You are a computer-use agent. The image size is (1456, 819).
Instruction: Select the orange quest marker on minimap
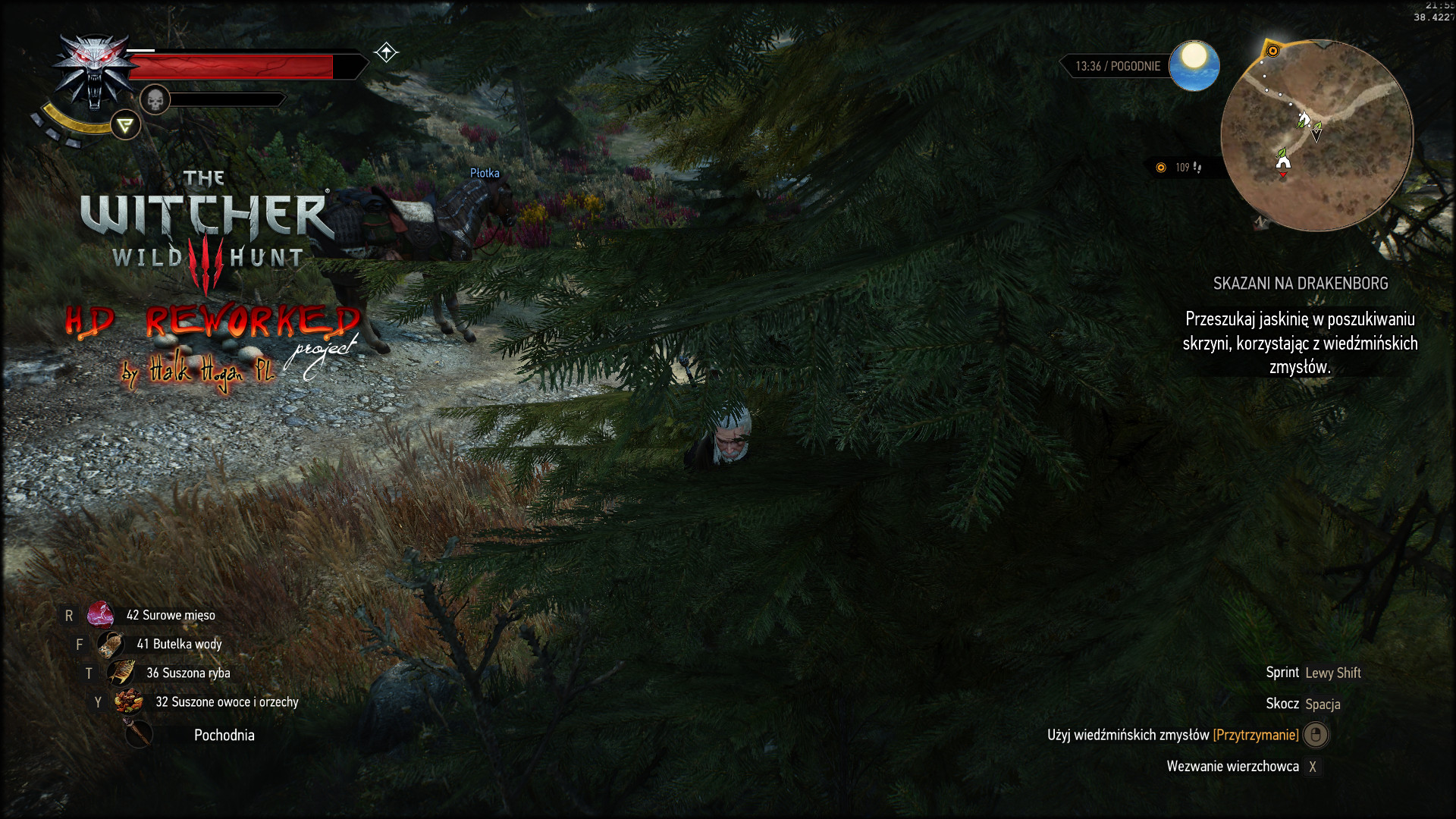1273,51
